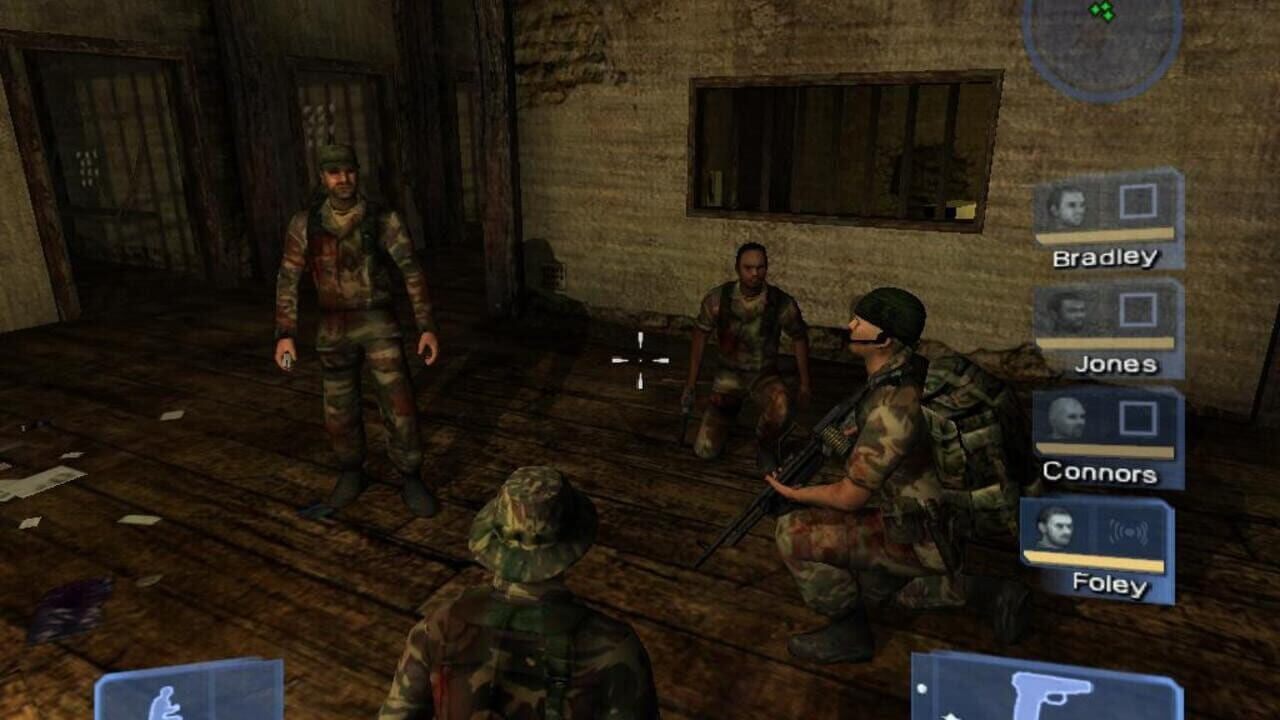Click the pistol weapon panel
Viewport: 1280px width, 720px height.
1046,690
